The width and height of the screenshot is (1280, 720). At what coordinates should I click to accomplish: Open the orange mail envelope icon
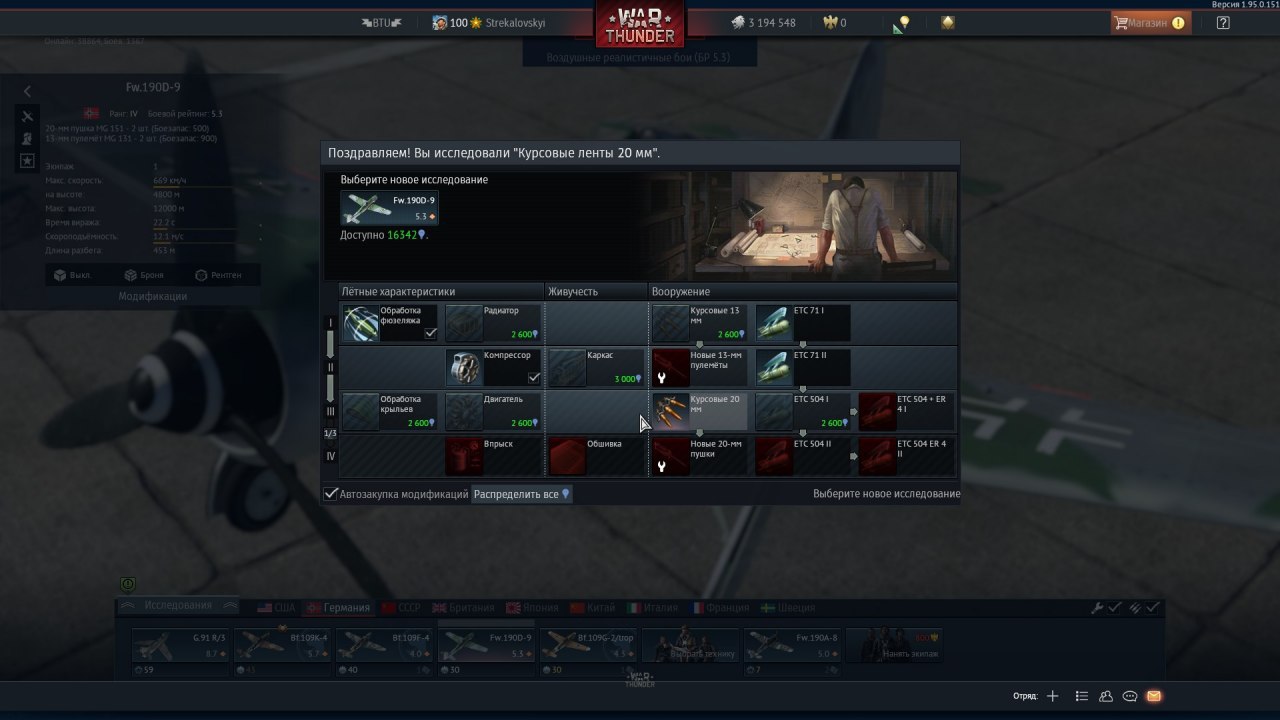pos(1154,696)
